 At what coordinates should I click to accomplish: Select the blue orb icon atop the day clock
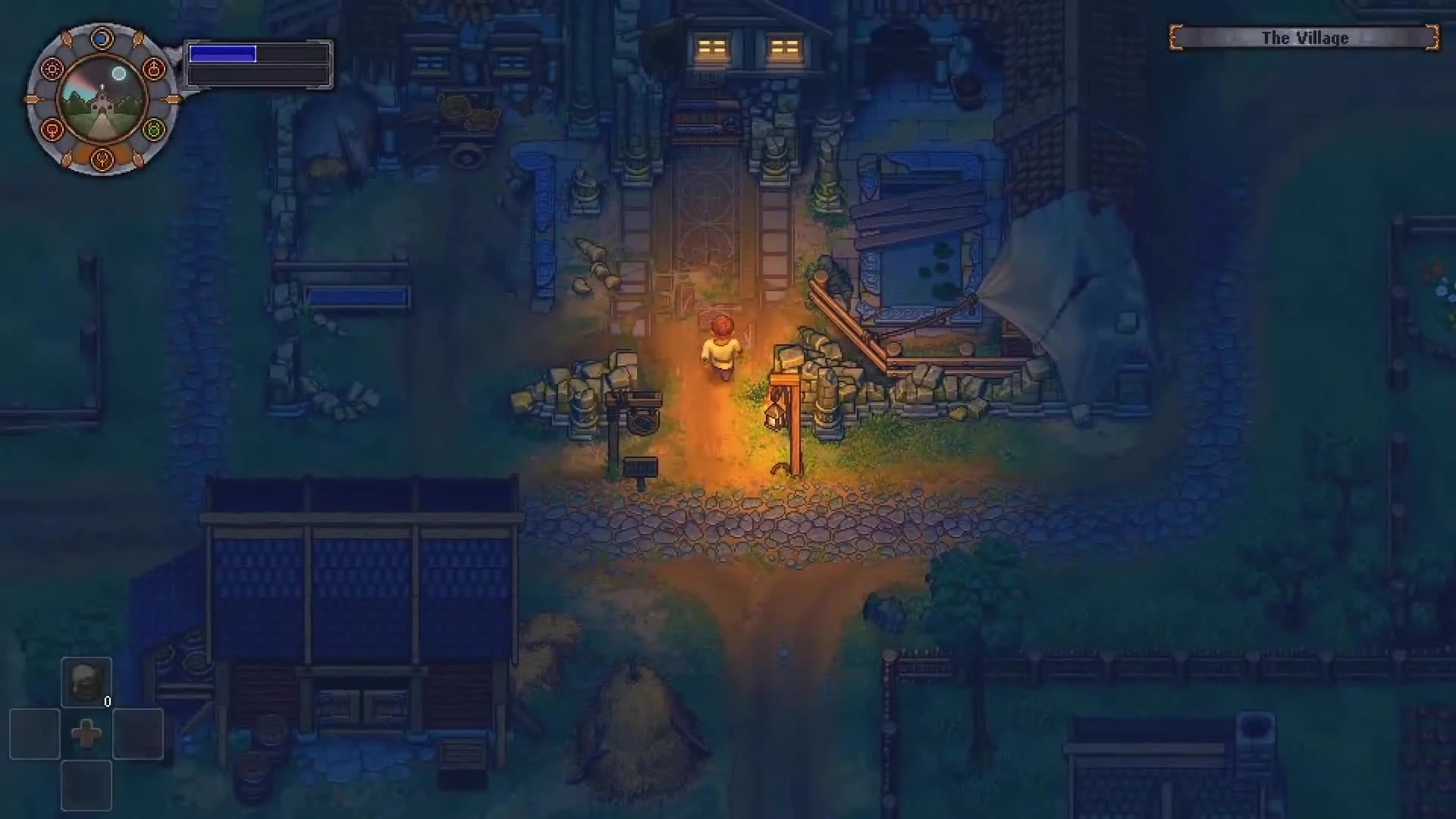pos(102,36)
